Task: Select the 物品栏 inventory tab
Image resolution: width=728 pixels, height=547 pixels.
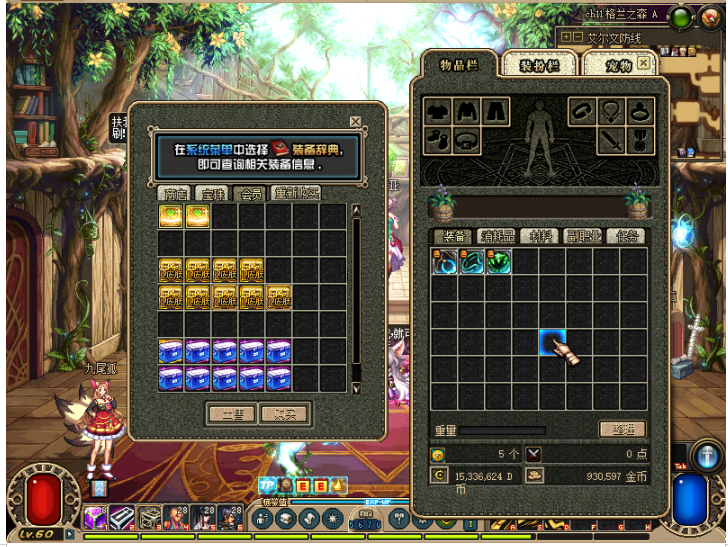Action: pos(459,65)
